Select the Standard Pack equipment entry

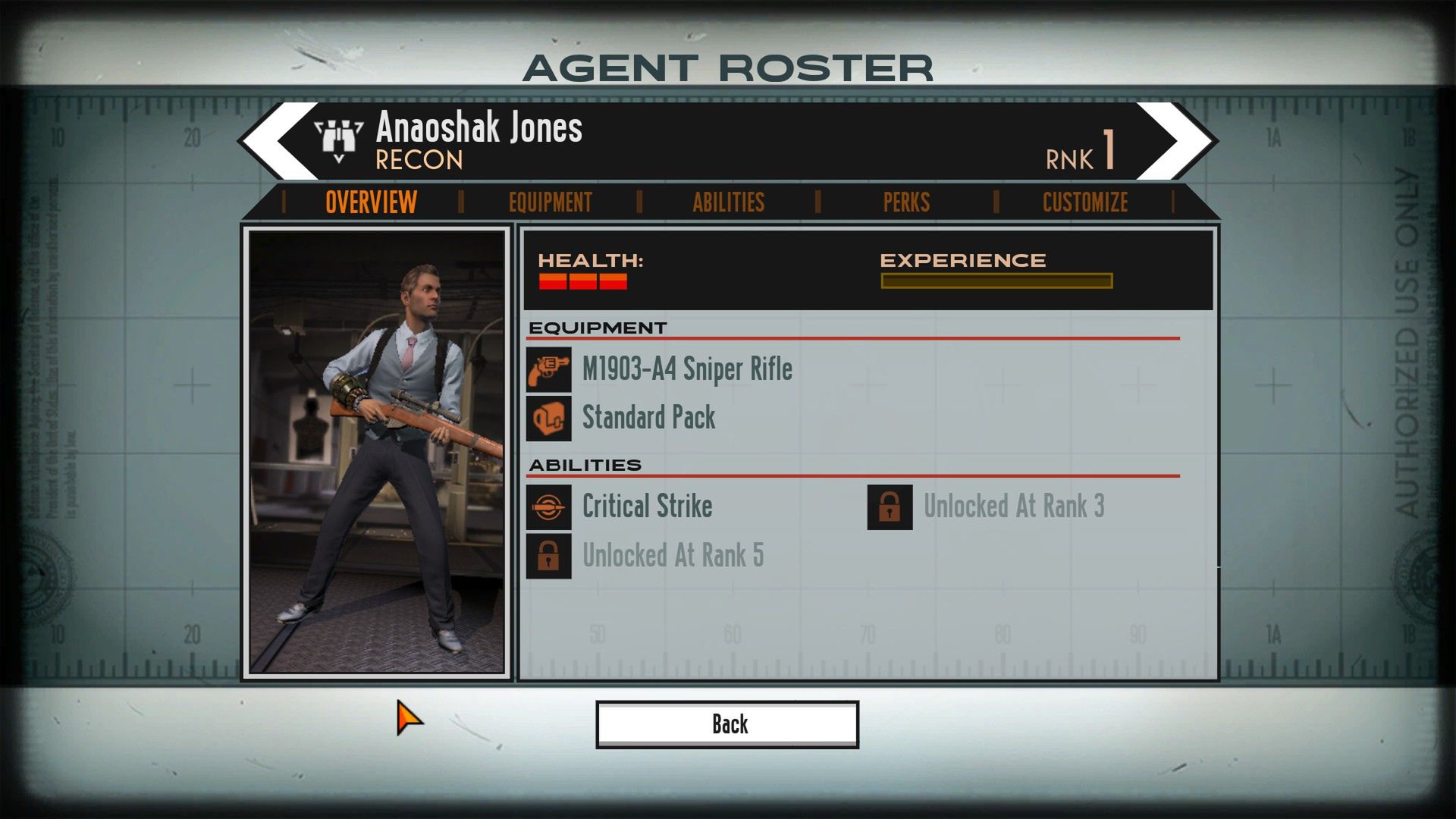point(648,418)
